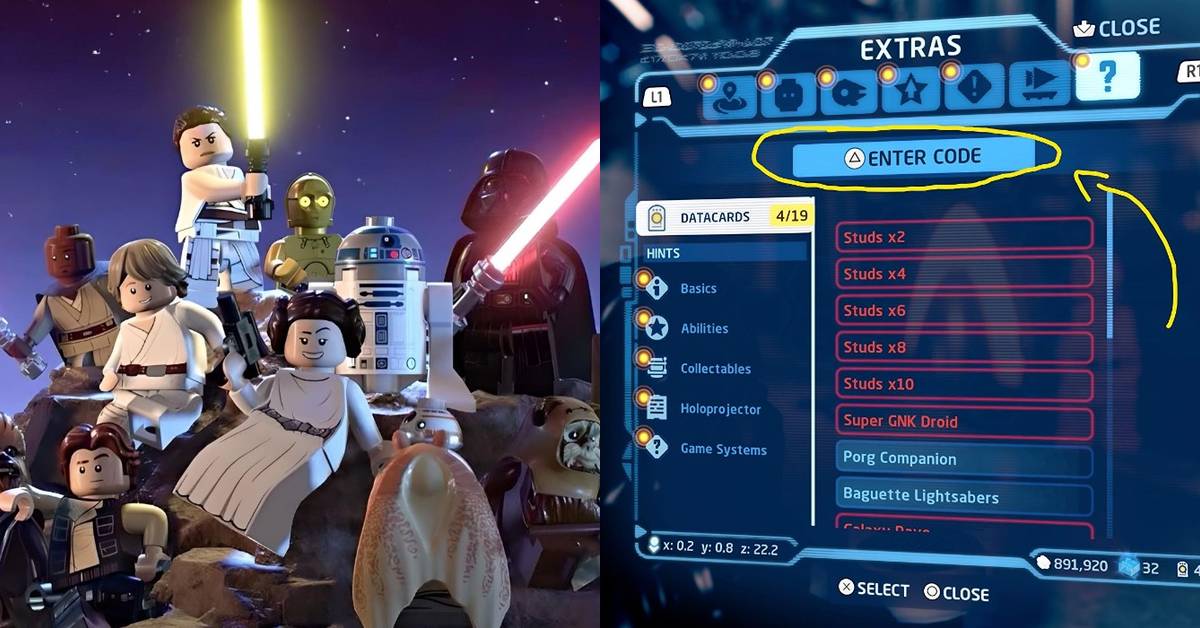The height and width of the screenshot is (628, 1200).
Task: Select the Holoprojector entry
Action: point(720,409)
